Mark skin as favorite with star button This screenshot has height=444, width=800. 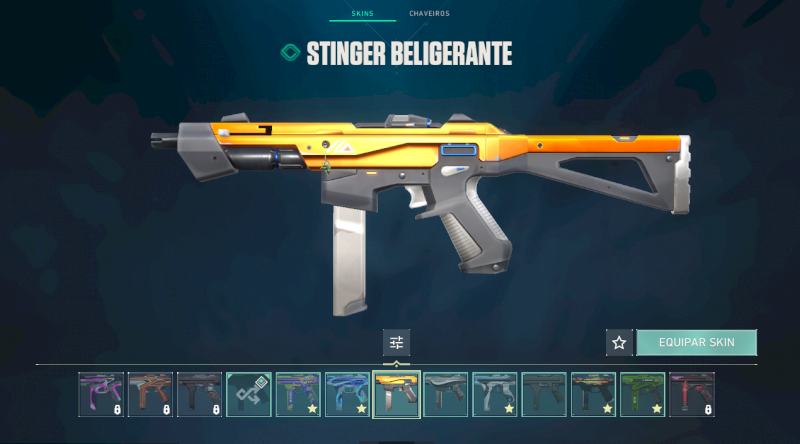[x=619, y=343]
